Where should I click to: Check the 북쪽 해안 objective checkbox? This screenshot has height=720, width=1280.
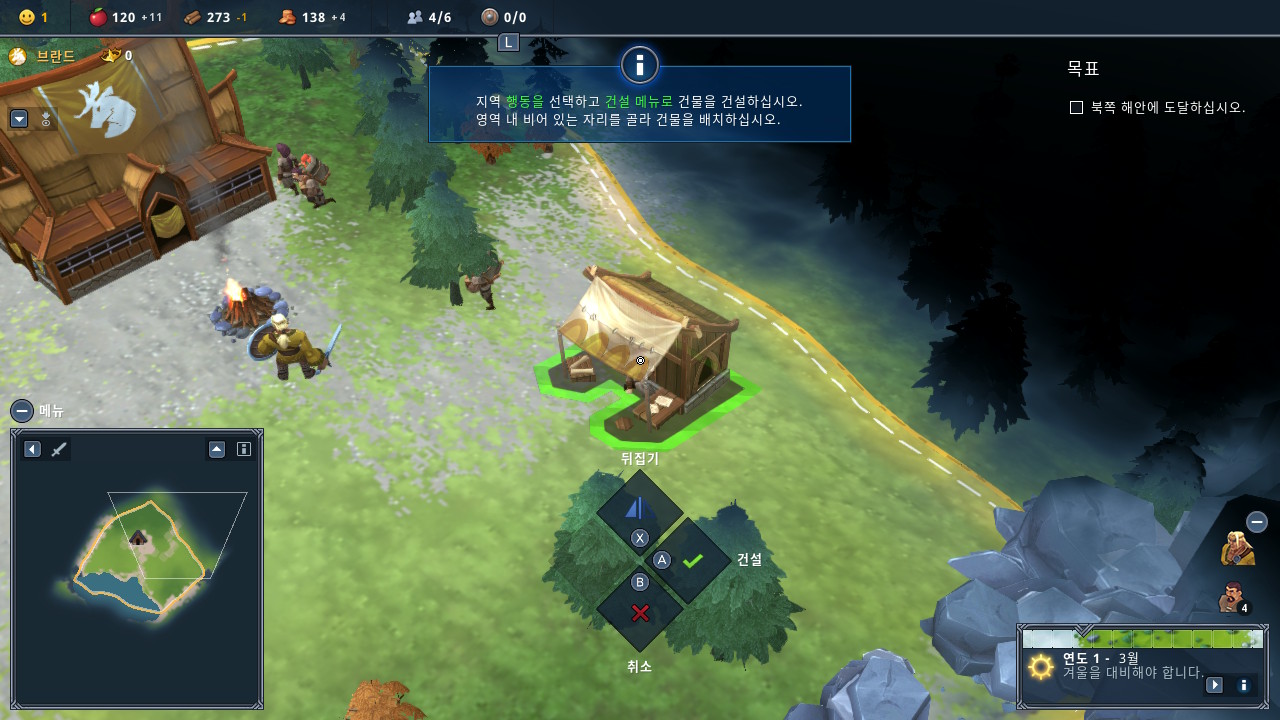[x=1077, y=108]
